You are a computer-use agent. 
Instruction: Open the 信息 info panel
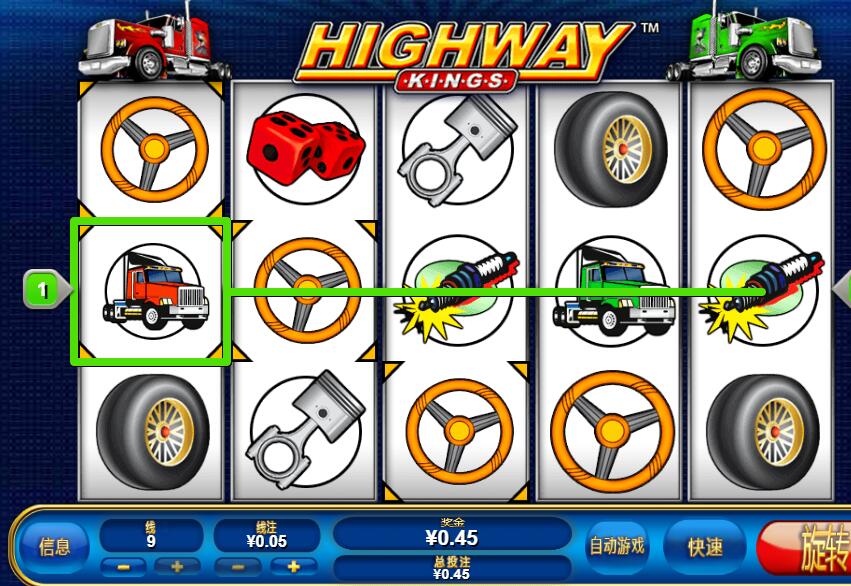pyautogui.click(x=54, y=546)
